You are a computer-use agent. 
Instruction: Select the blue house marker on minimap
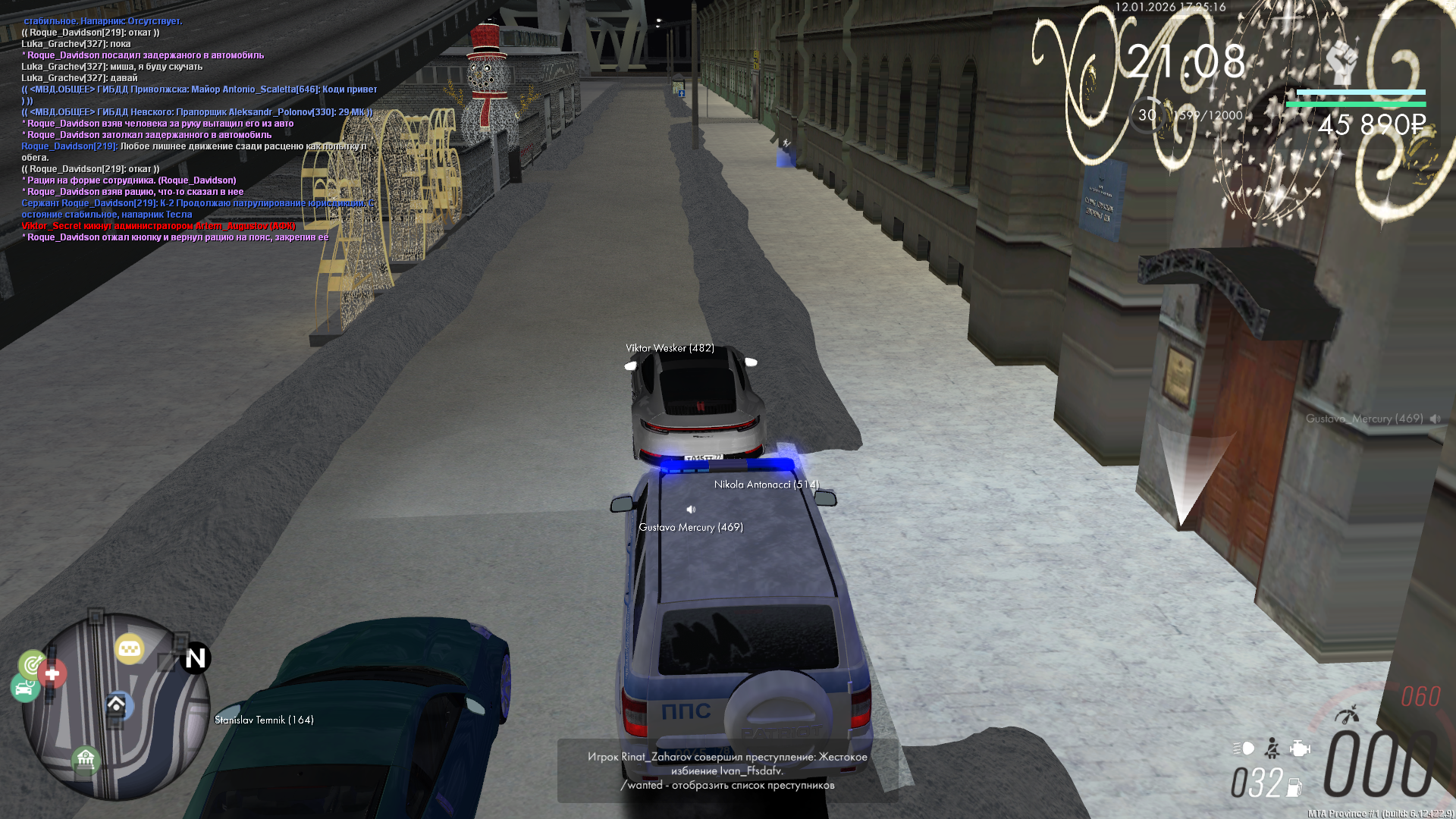point(117,705)
